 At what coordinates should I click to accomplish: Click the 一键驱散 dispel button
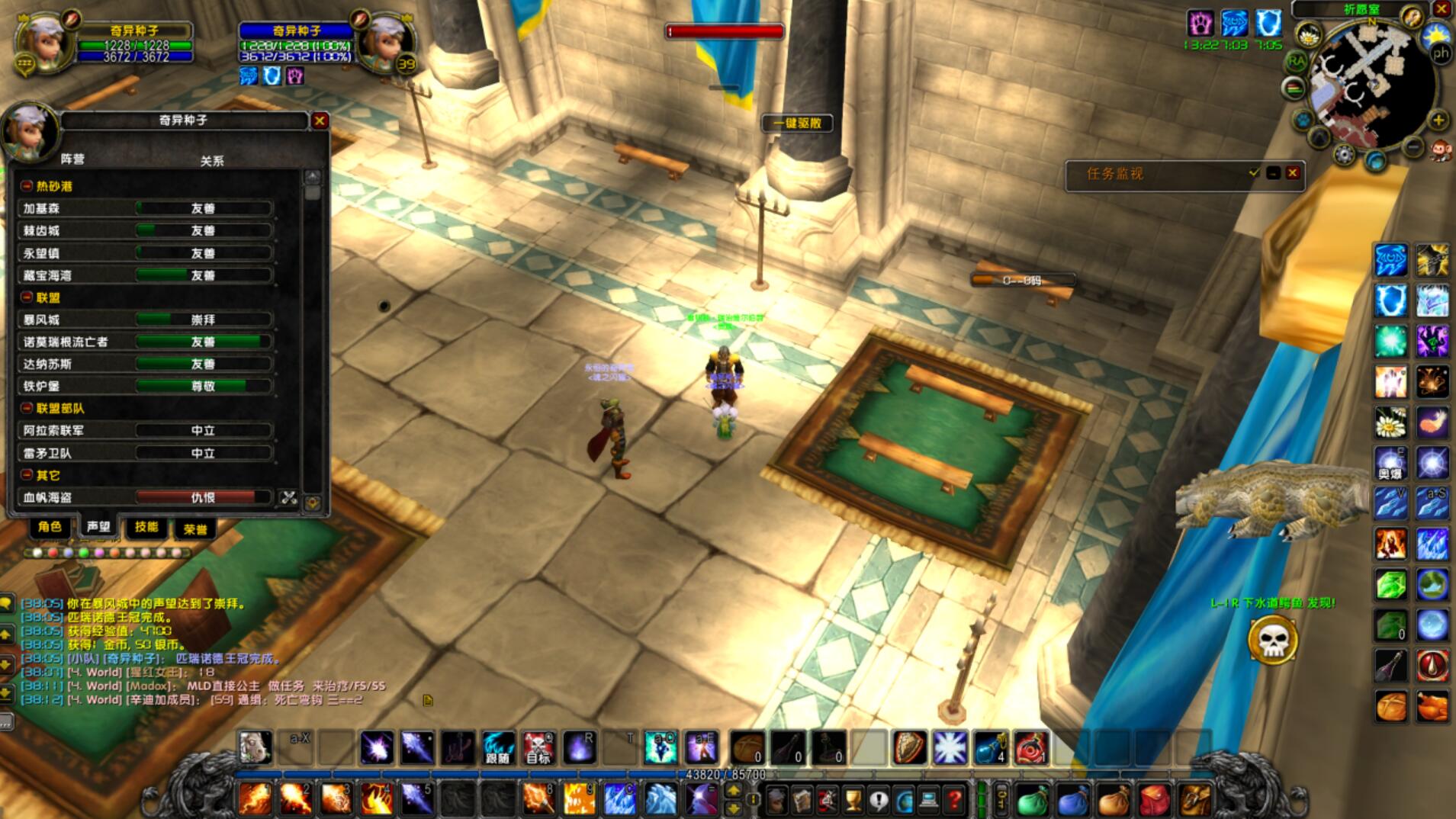click(x=797, y=124)
